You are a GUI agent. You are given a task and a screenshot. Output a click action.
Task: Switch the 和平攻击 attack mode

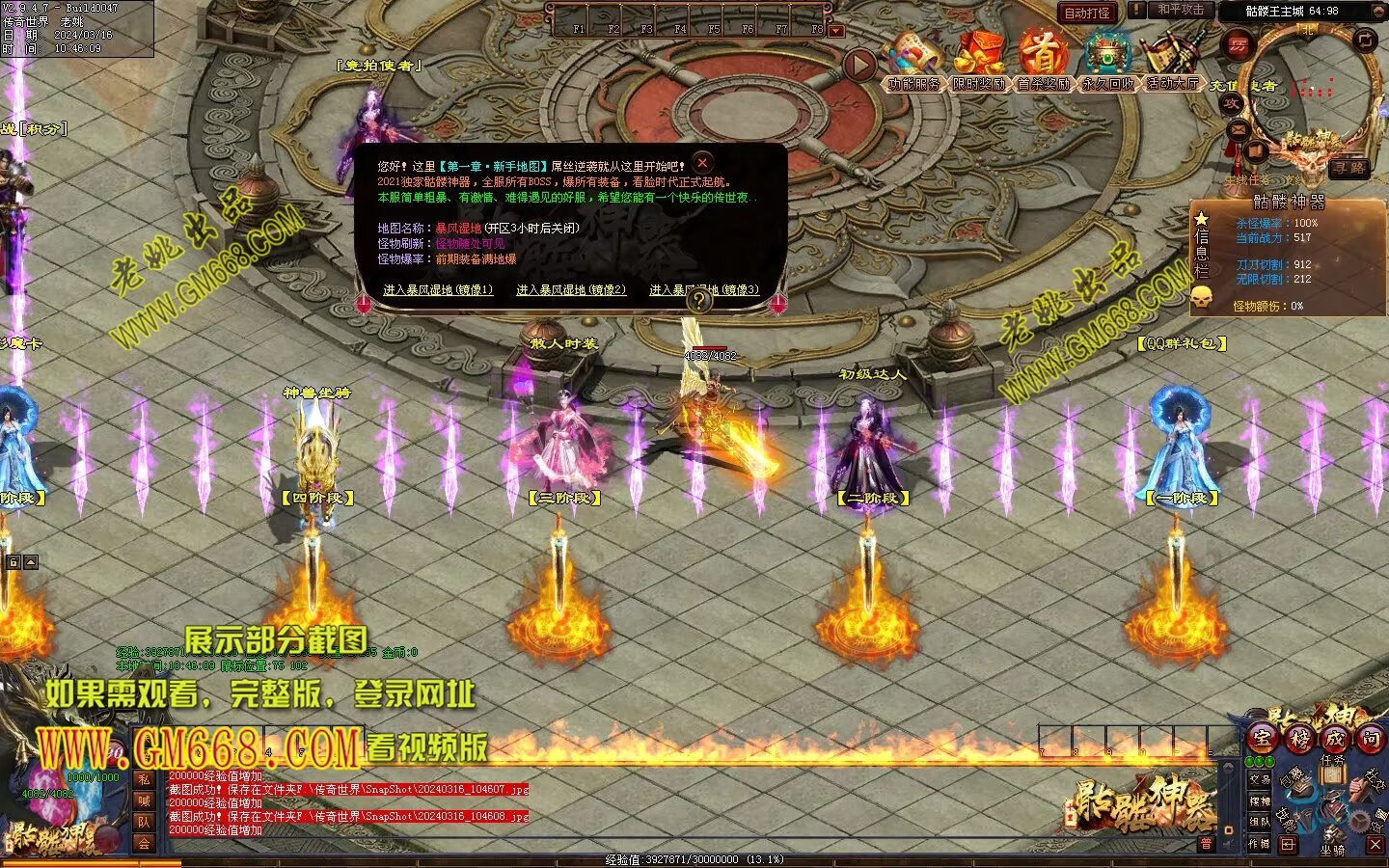click(x=1181, y=10)
